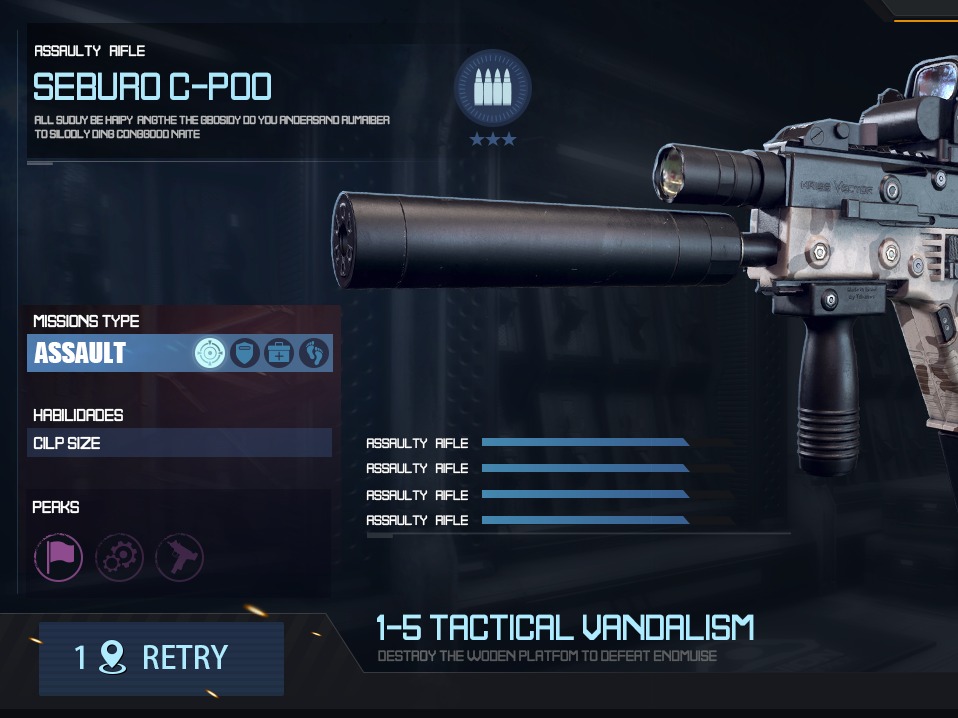Image resolution: width=958 pixels, height=718 pixels.
Task: Click the Retry button
Action: point(161,658)
